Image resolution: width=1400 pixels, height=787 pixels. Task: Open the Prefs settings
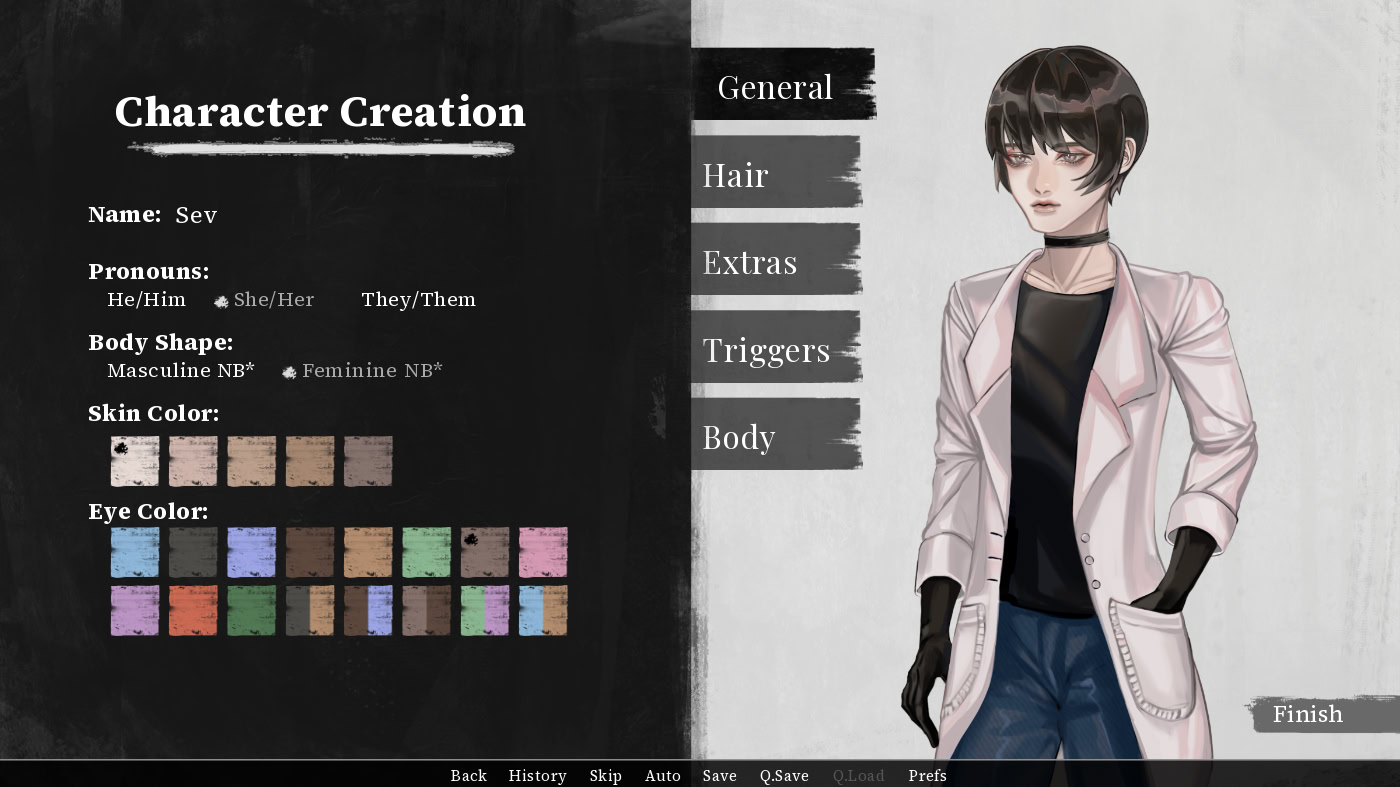pos(927,775)
